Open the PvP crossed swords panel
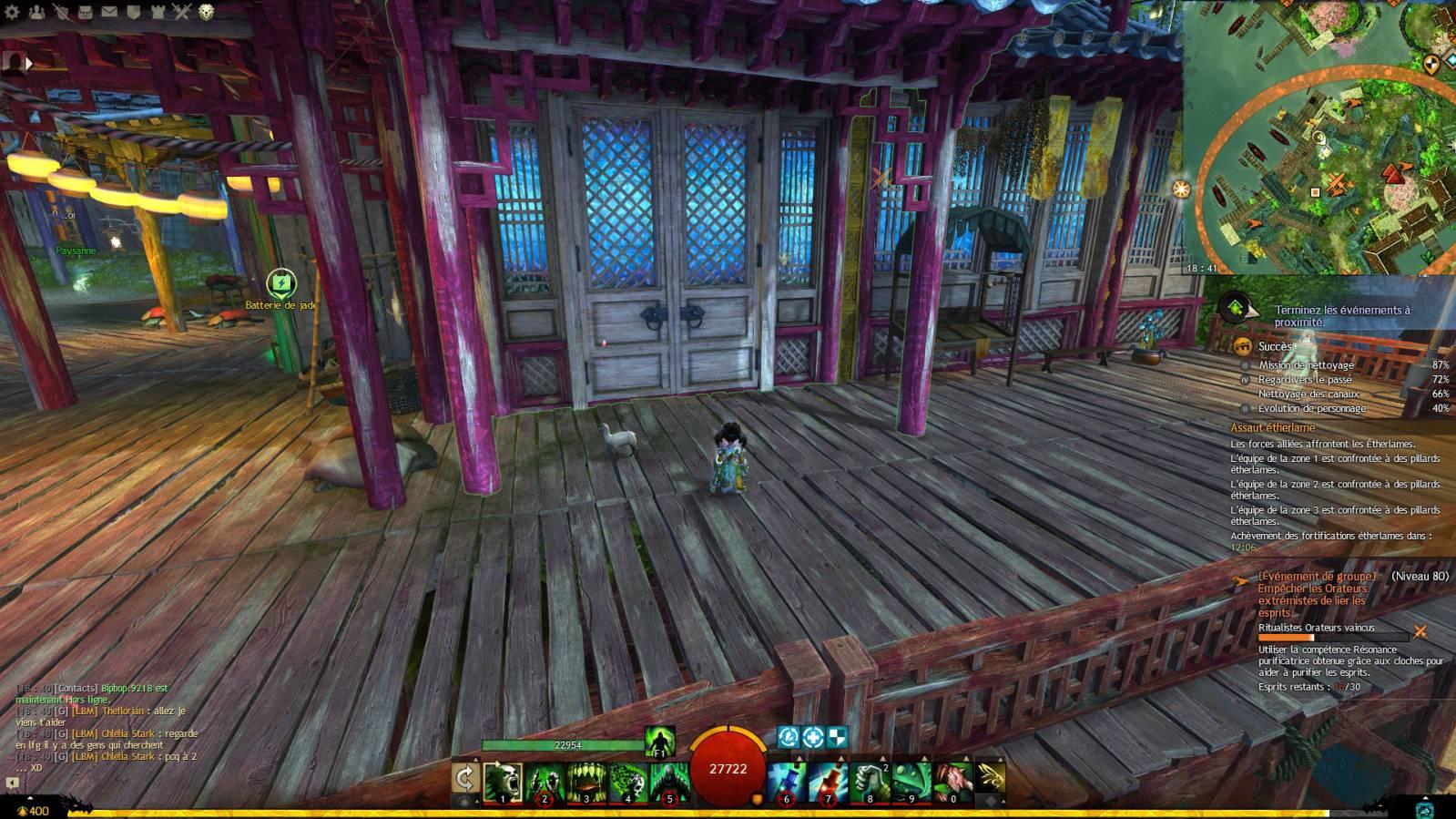This screenshot has width=1456, height=819. tap(181, 12)
